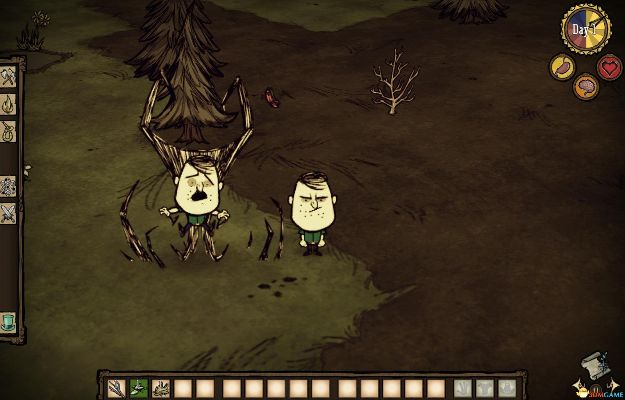Open the Dress crafting tab with green top hat
The height and width of the screenshot is (400, 625).
(x=8, y=320)
